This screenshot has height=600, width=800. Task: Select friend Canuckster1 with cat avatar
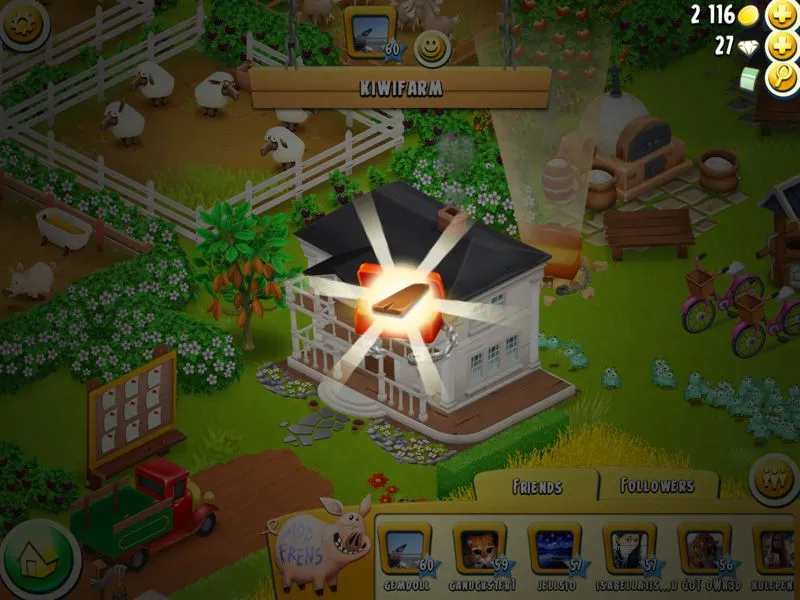[478, 549]
